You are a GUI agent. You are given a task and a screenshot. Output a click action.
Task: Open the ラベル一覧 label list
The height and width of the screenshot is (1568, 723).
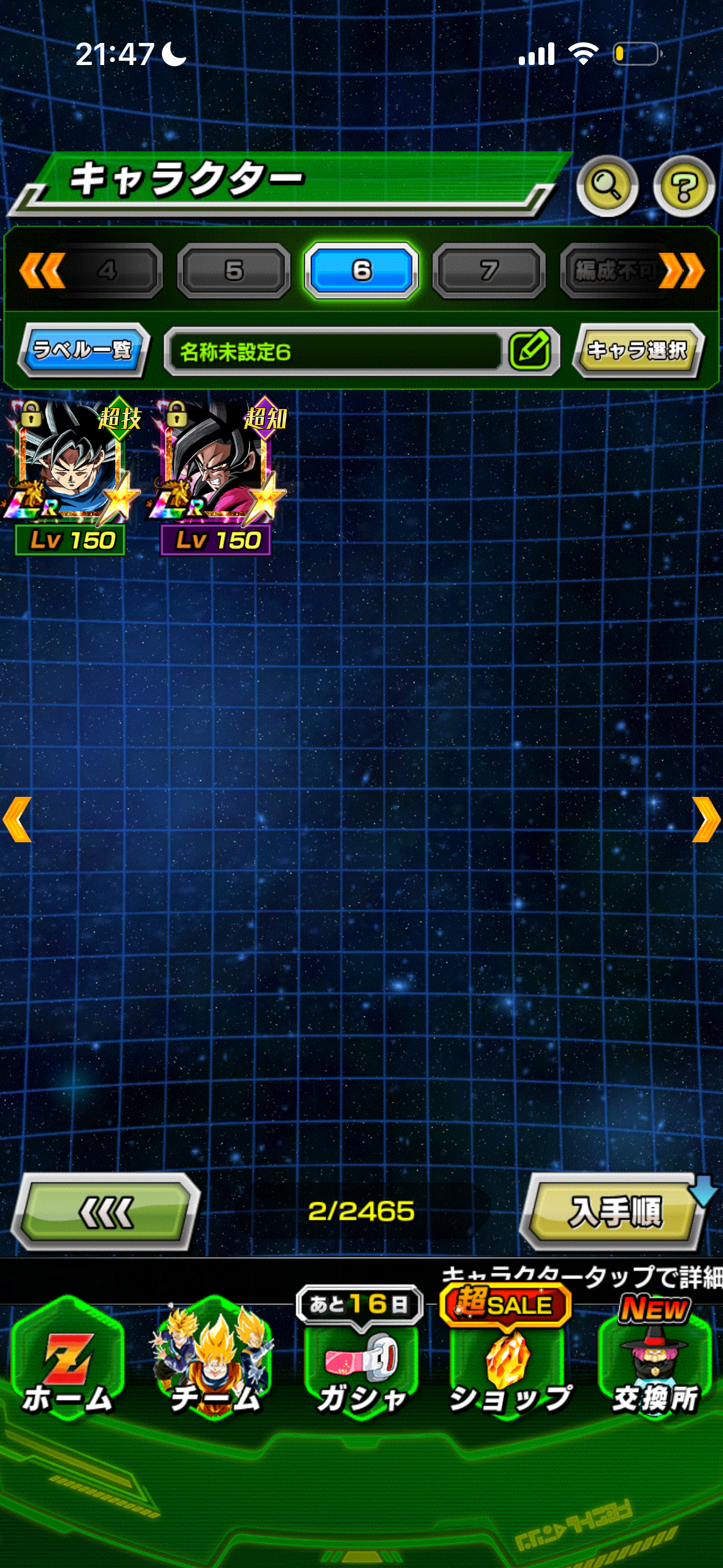tap(83, 350)
